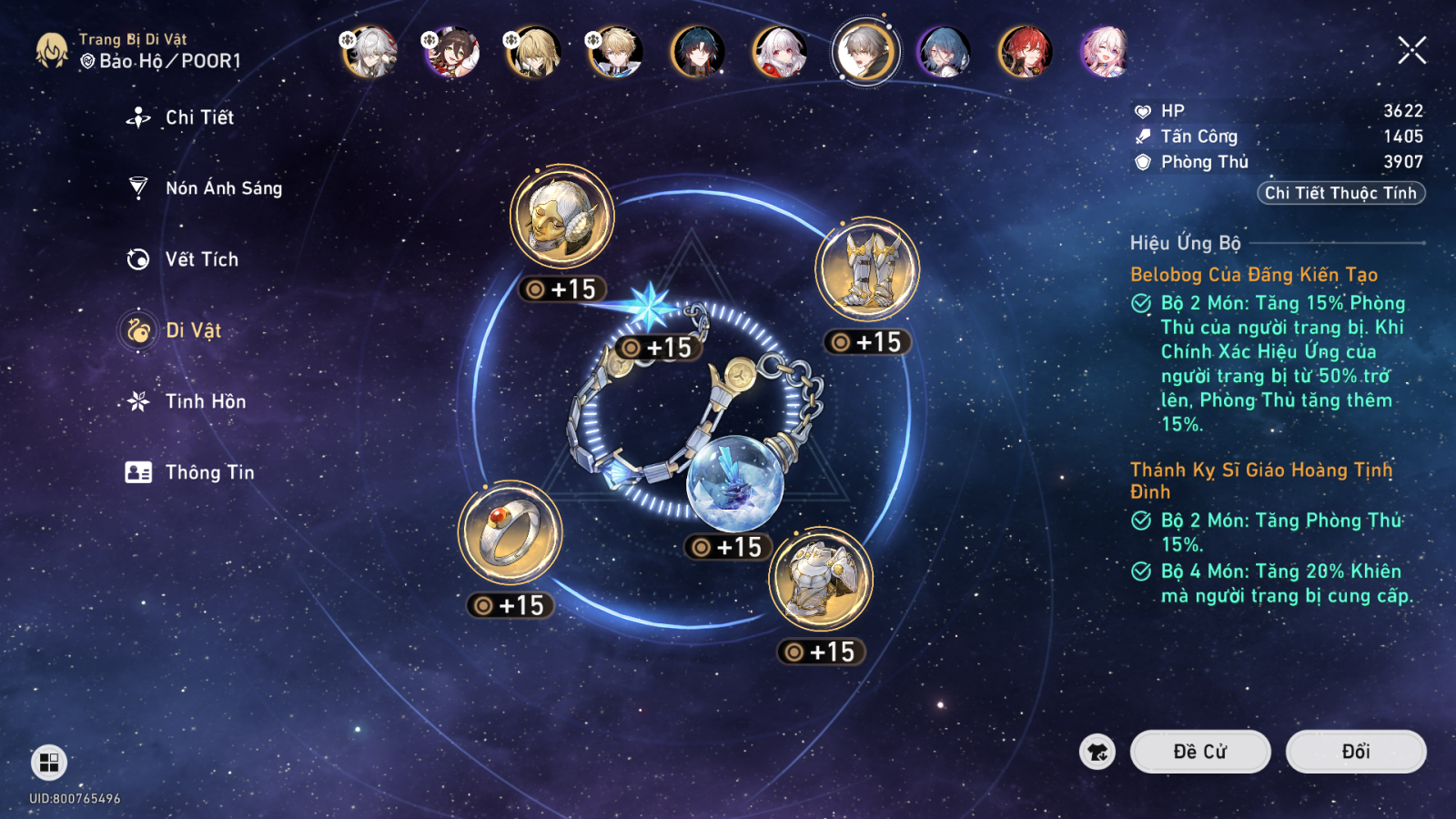Viewport: 1456px width, 819px height.
Task: Open the Chi Tiết tab
Action: point(198,117)
